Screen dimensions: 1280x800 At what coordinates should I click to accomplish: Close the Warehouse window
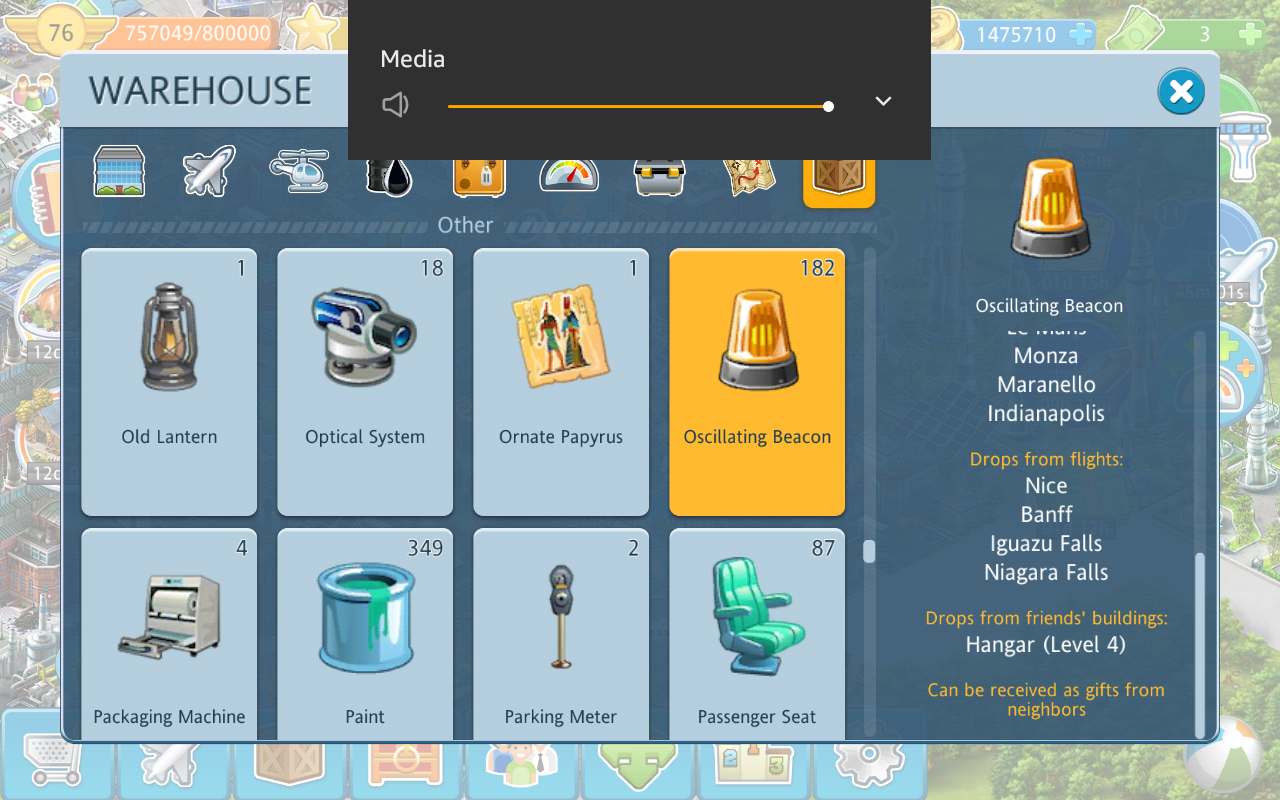point(1180,92)
